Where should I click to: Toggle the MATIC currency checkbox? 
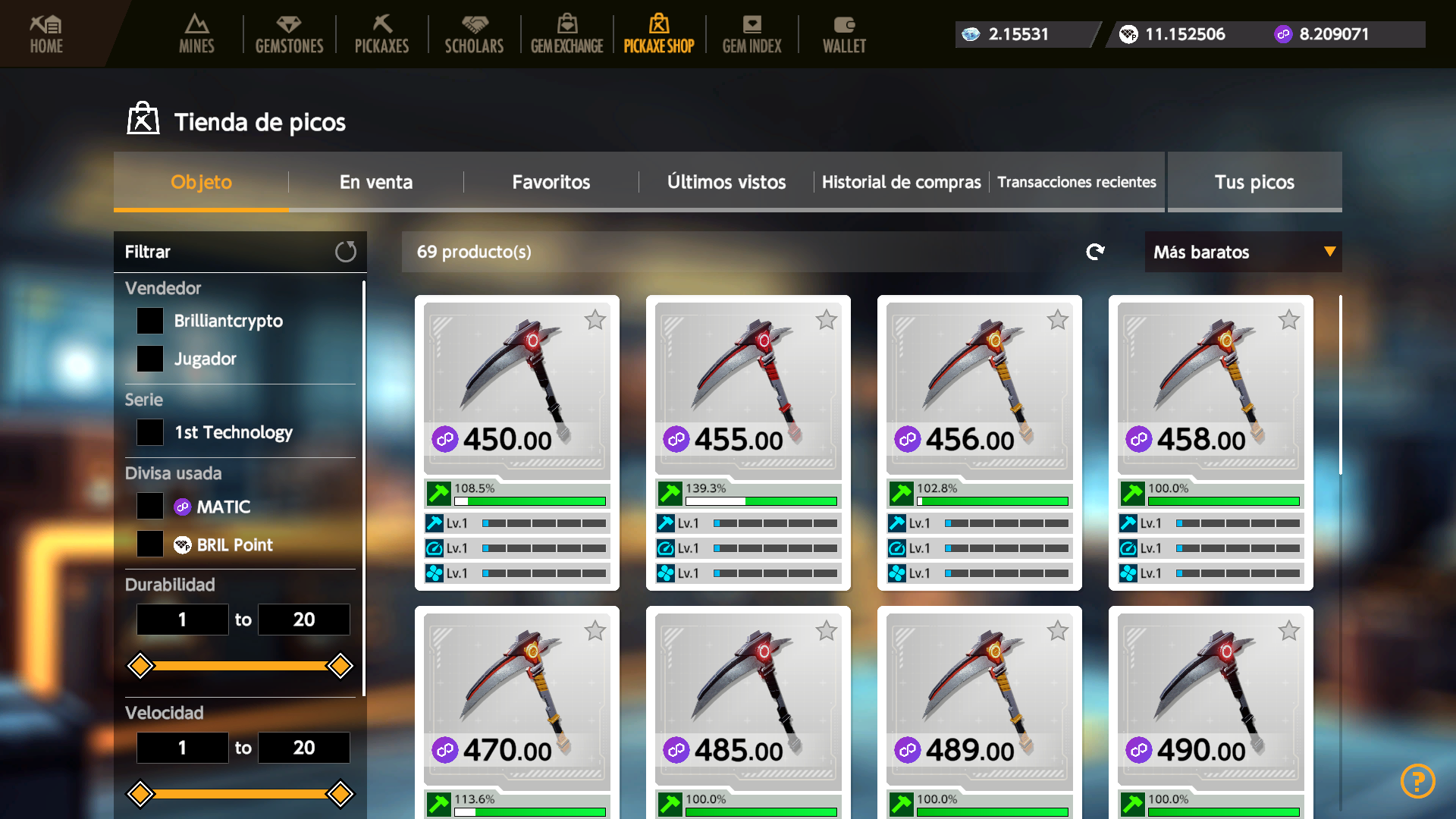(x=150, y=507)
